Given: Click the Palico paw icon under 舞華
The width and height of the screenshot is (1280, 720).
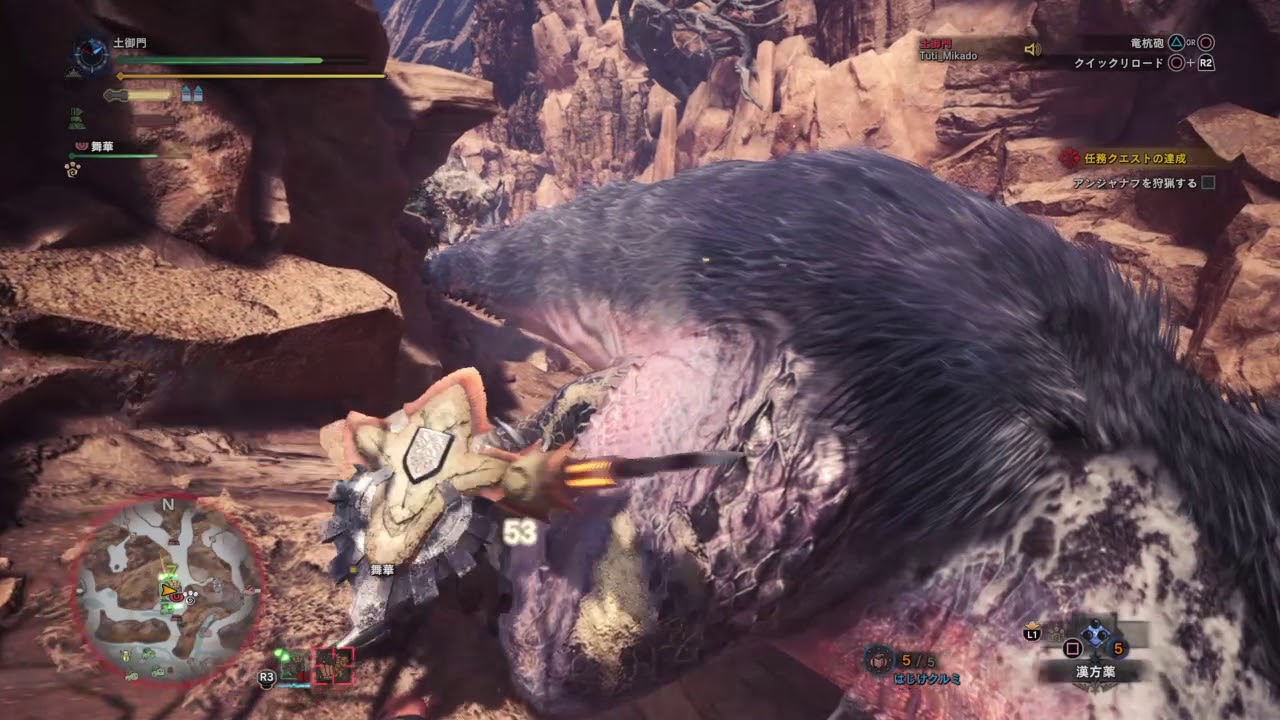Looking at the screenshot, I should (x=73, y=168).
